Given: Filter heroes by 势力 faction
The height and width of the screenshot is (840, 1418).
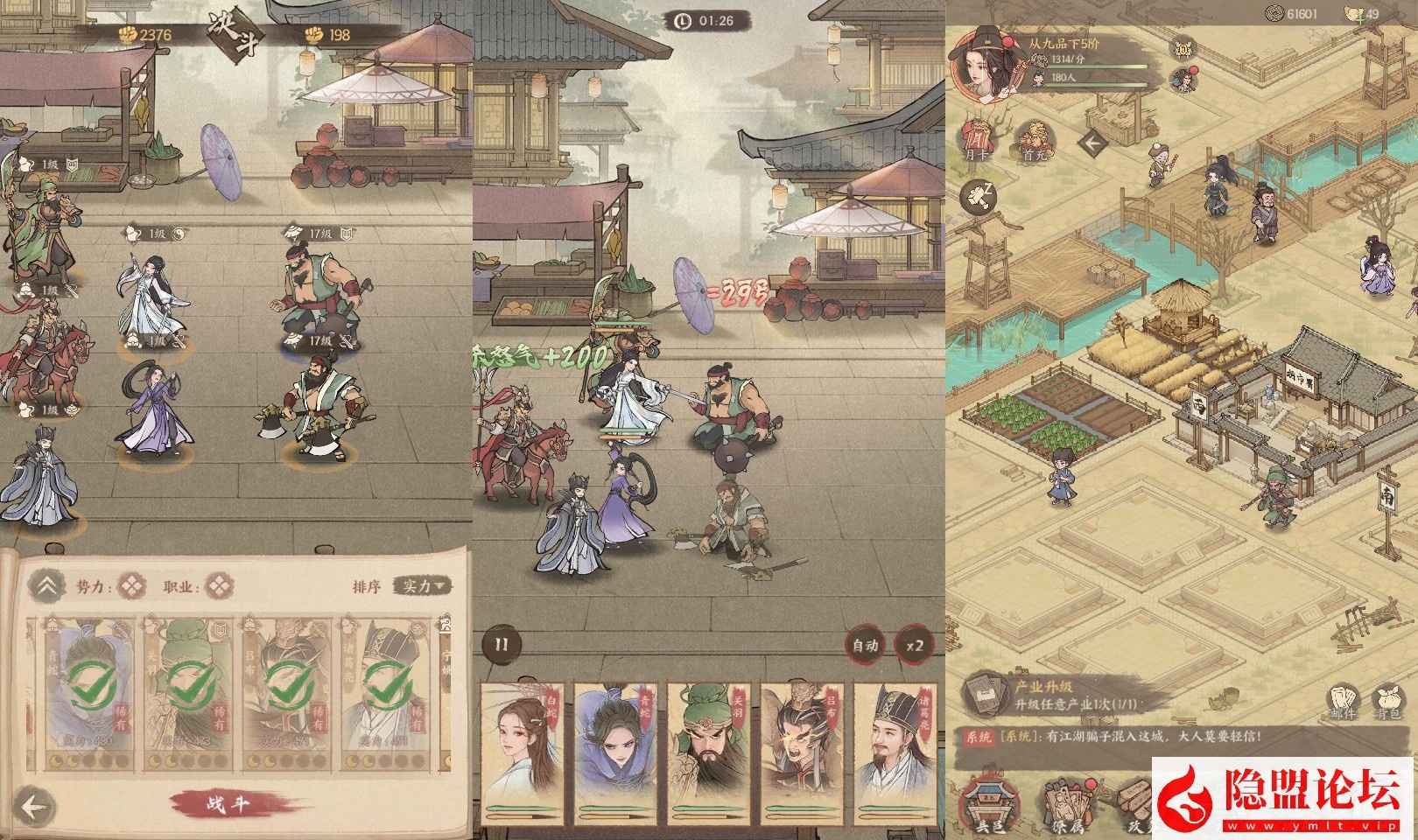Looking at the screenshot, I should pyautogui.click(x=132, y=585).
